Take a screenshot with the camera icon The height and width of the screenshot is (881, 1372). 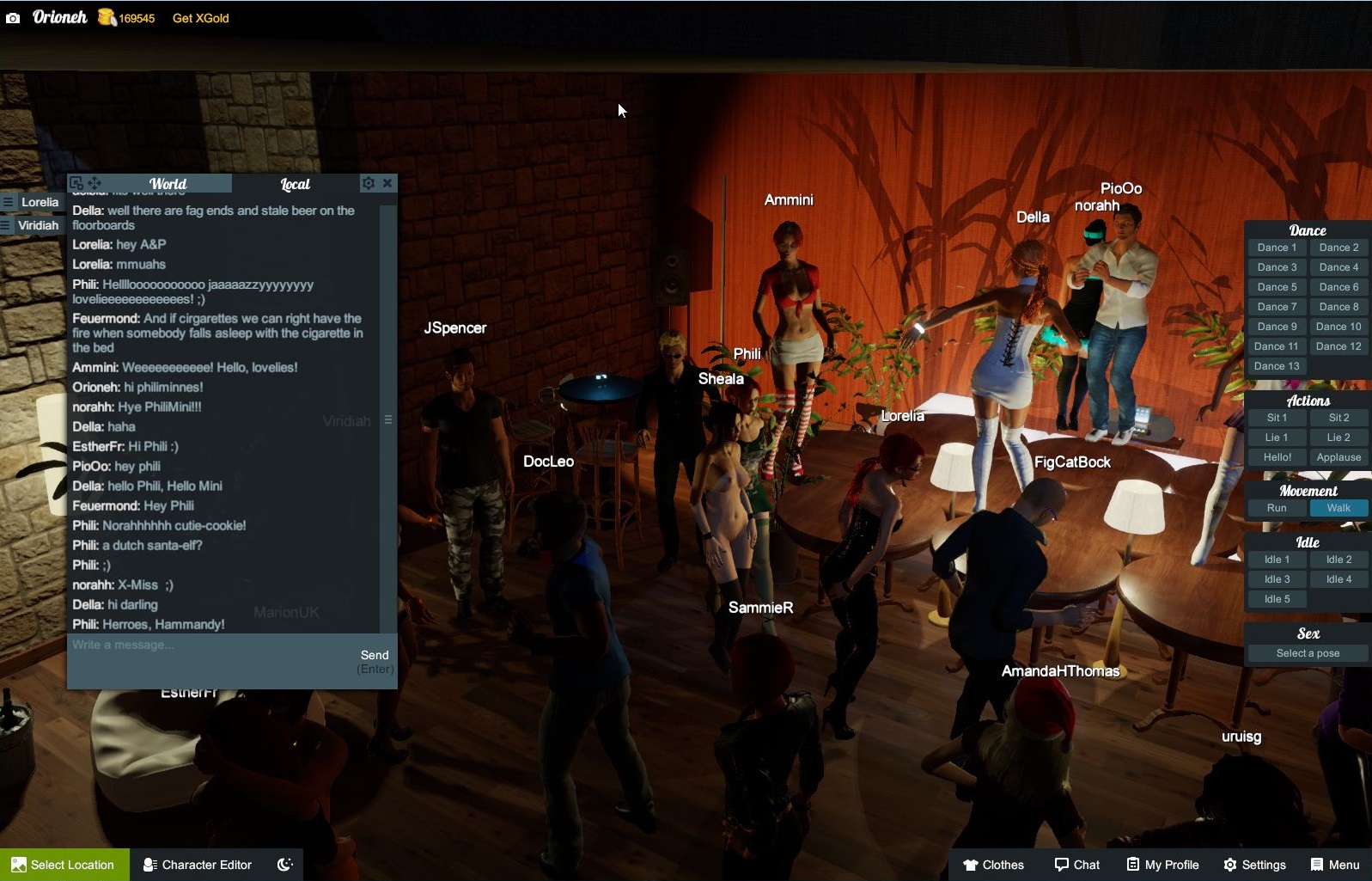(x=13, y=18)
